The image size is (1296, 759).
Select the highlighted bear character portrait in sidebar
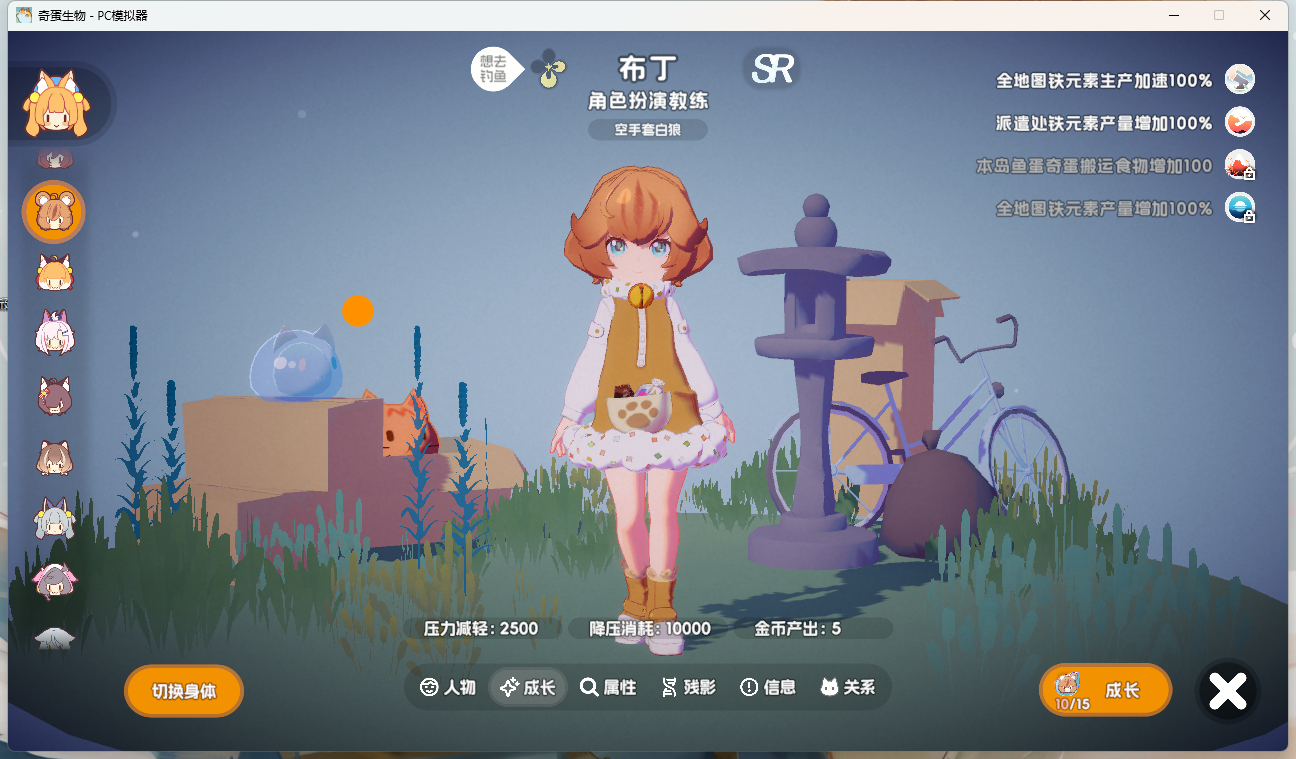point(53,211)
